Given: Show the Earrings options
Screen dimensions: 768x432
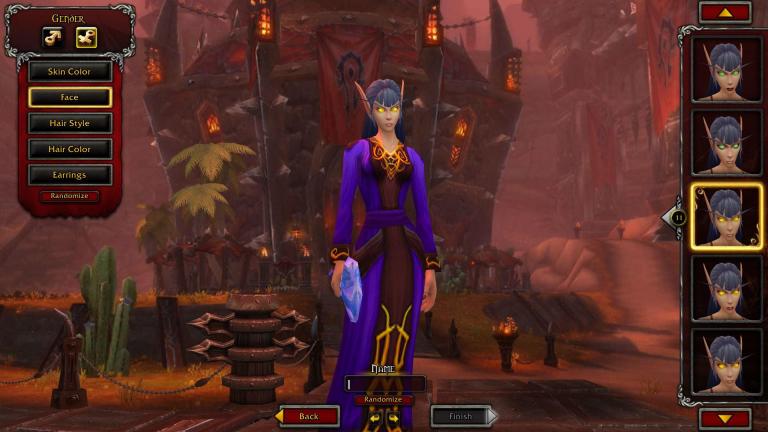Looking at the screenshot, I should 70,176.
